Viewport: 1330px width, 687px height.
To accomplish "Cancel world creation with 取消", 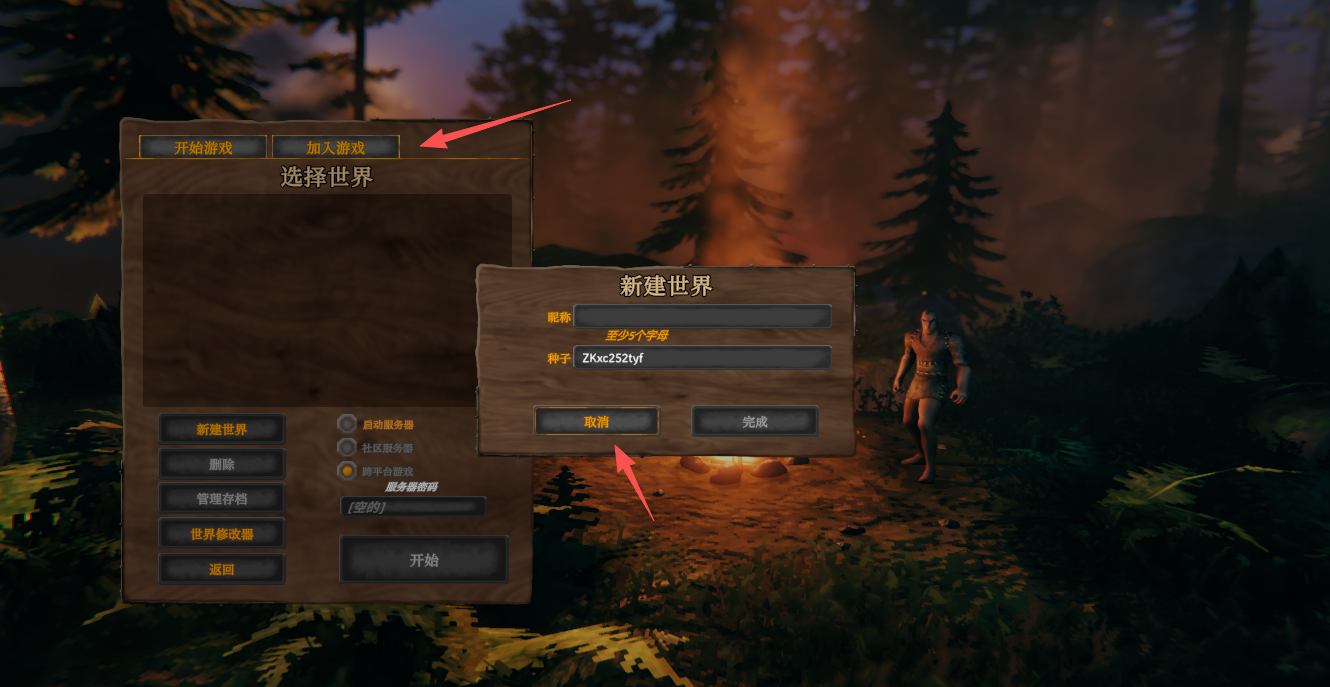I will coord(596,422).
